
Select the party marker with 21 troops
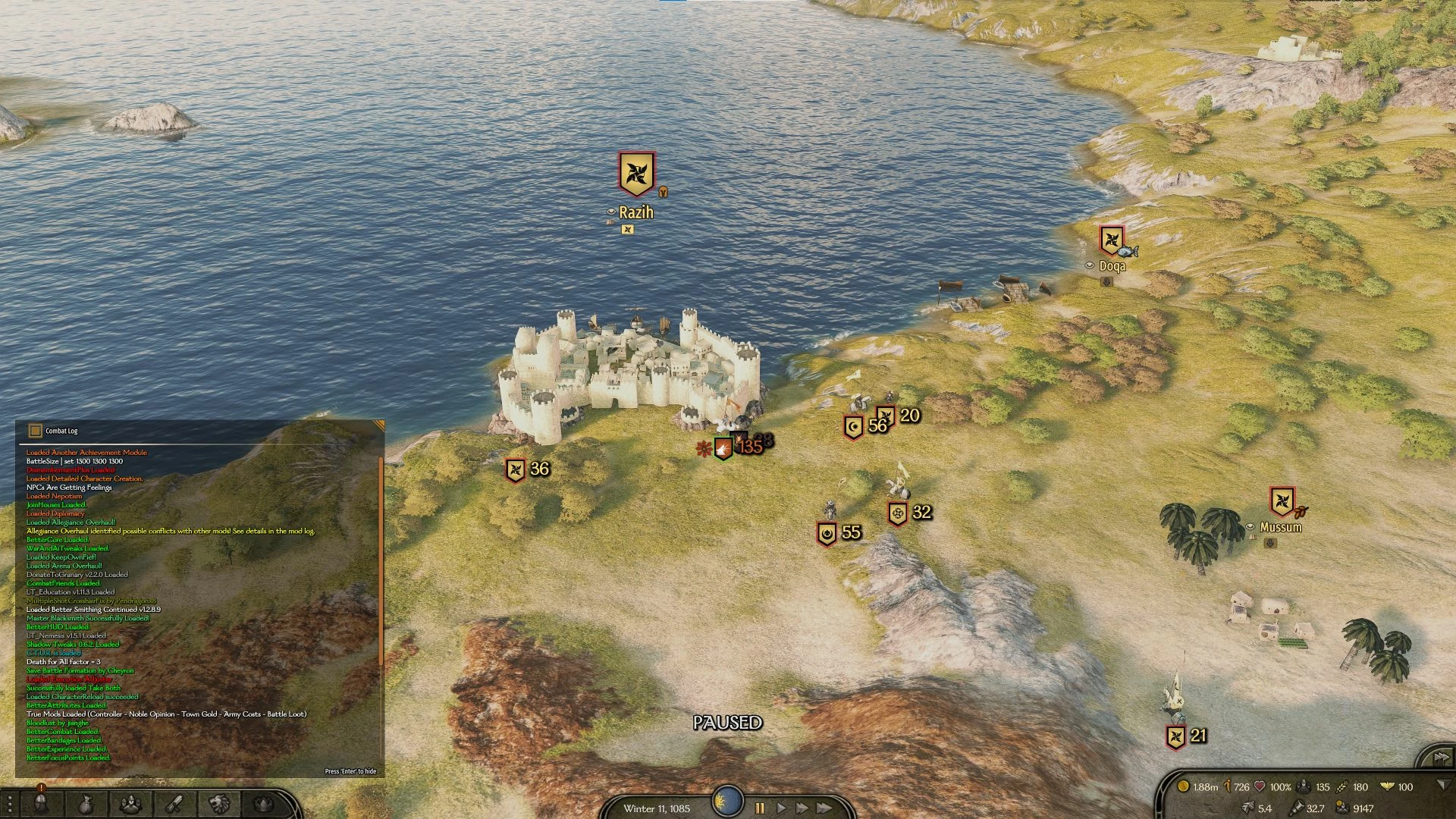point(1175,736)
